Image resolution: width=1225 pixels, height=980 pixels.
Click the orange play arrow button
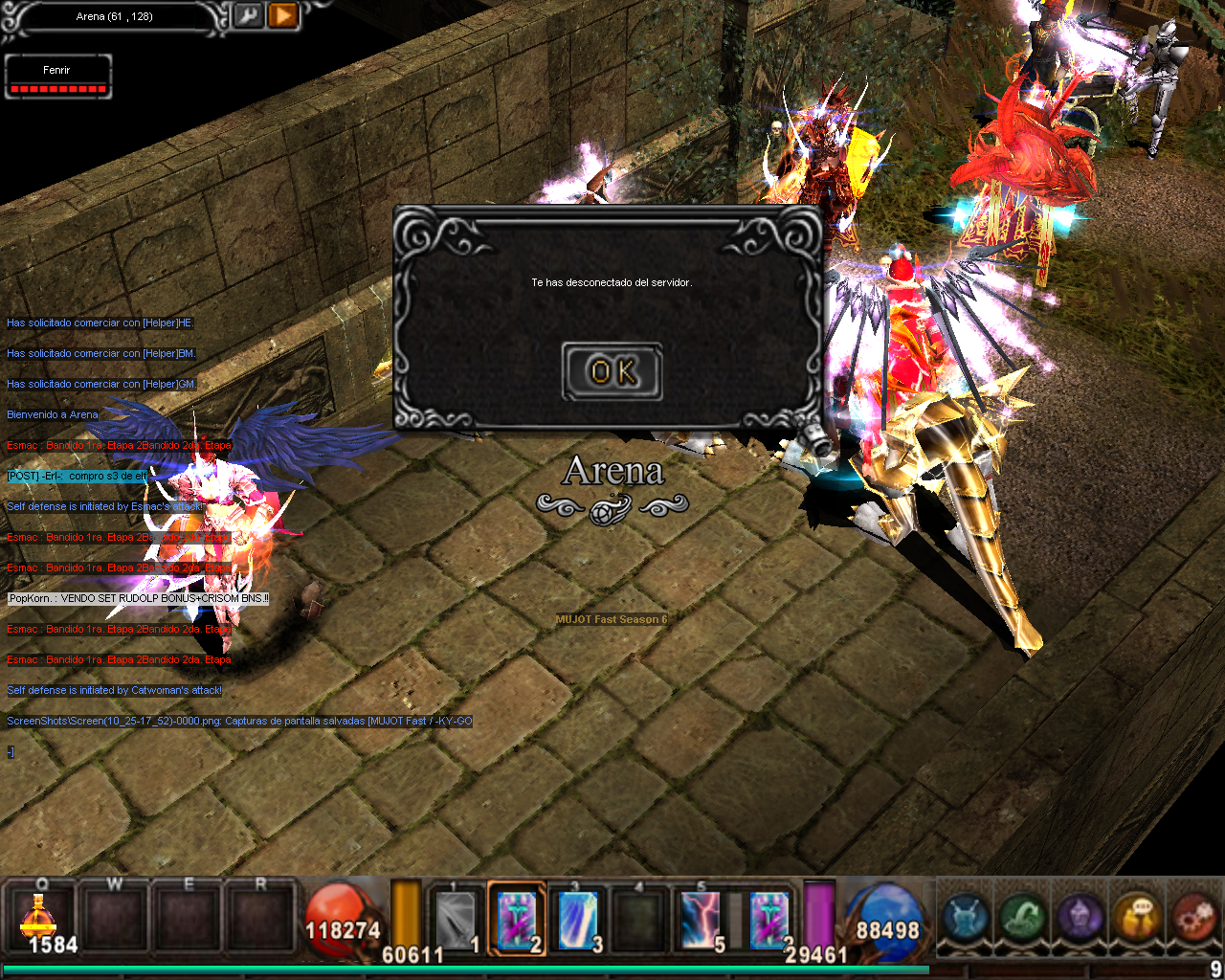[283, 15]
